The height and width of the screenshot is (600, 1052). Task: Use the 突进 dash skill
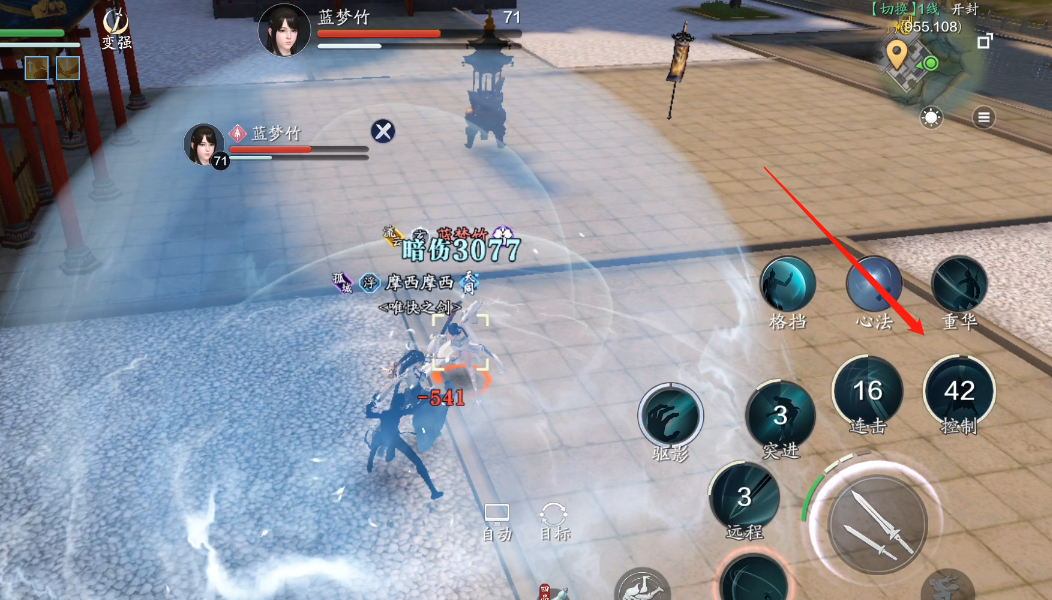pyautogui.click(x=780, y=414)
